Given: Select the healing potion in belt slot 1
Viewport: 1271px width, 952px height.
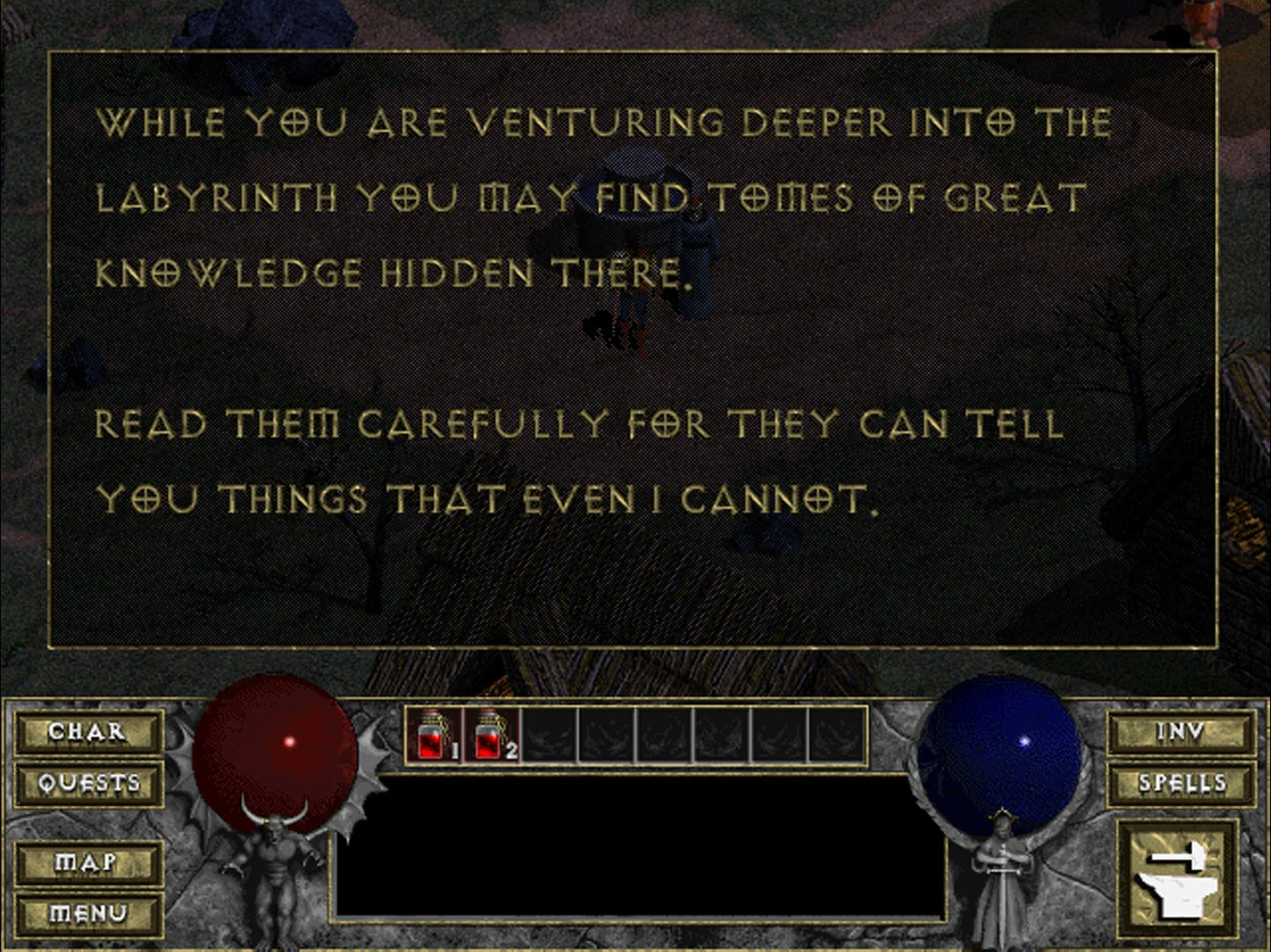Looking at the screenshot, I should pos(434,734).
